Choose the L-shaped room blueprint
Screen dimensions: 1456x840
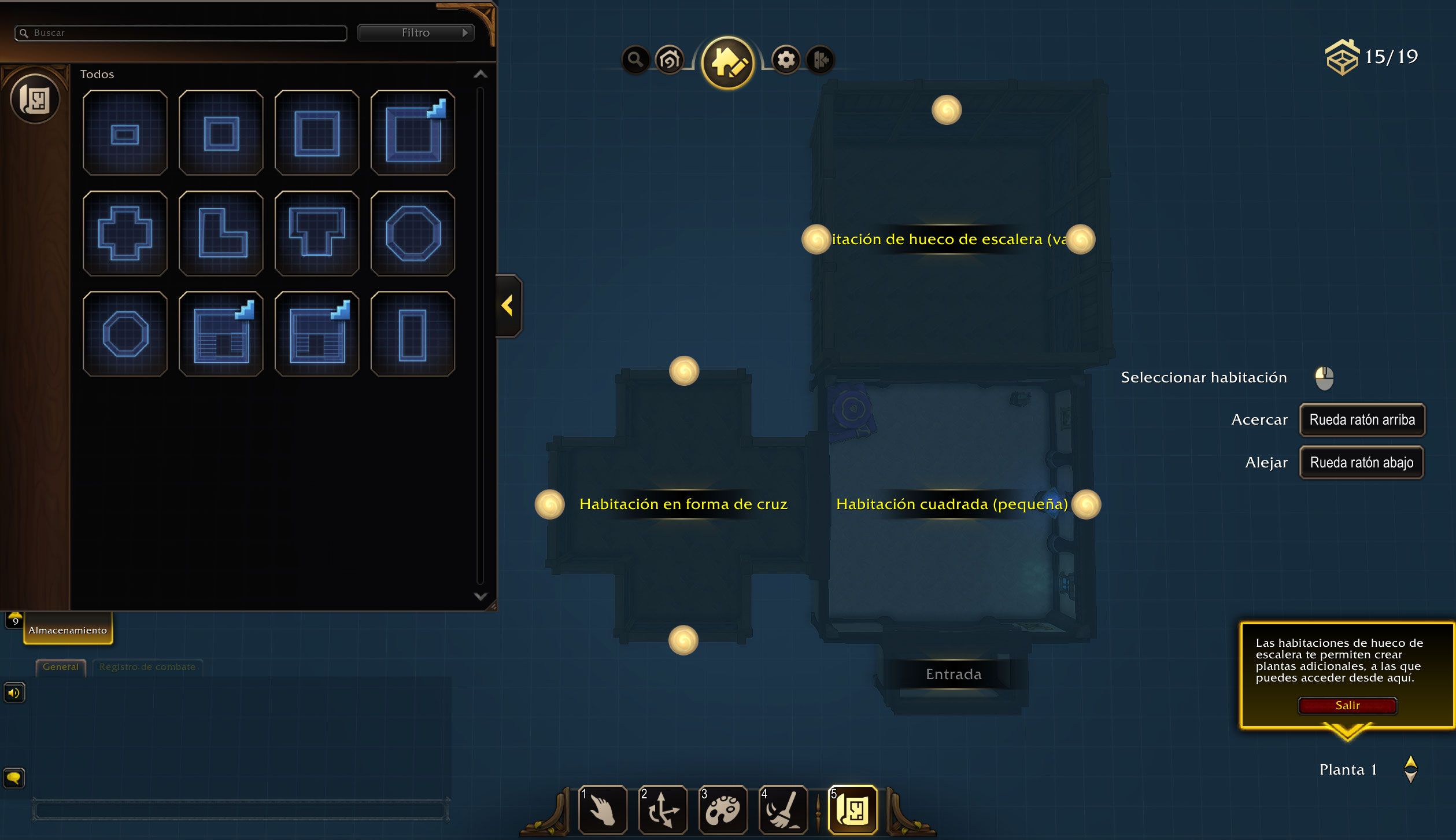221,233
